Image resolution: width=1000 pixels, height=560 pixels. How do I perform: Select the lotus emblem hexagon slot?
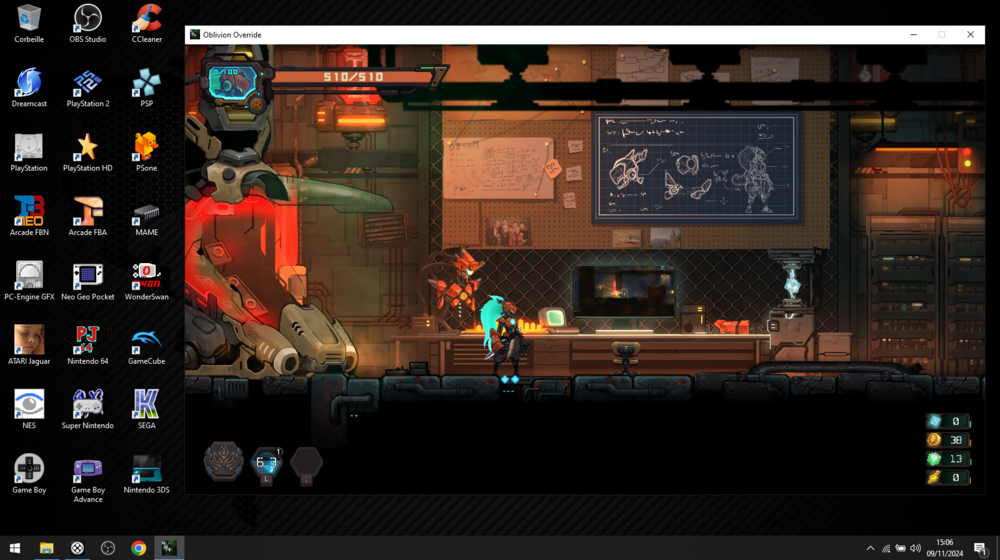[x=223, y=461]
